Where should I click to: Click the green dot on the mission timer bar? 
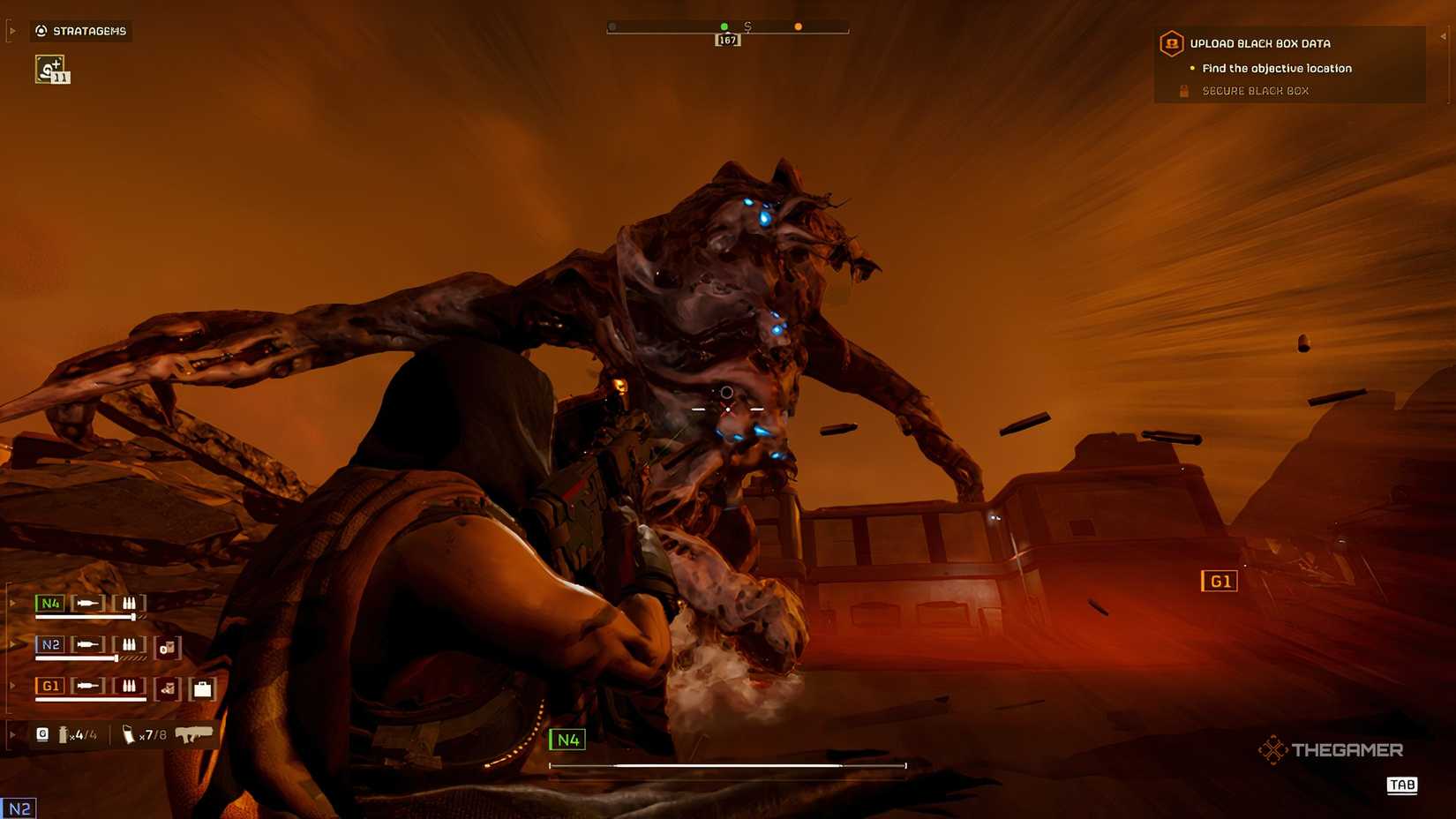(x=724, y=26)
